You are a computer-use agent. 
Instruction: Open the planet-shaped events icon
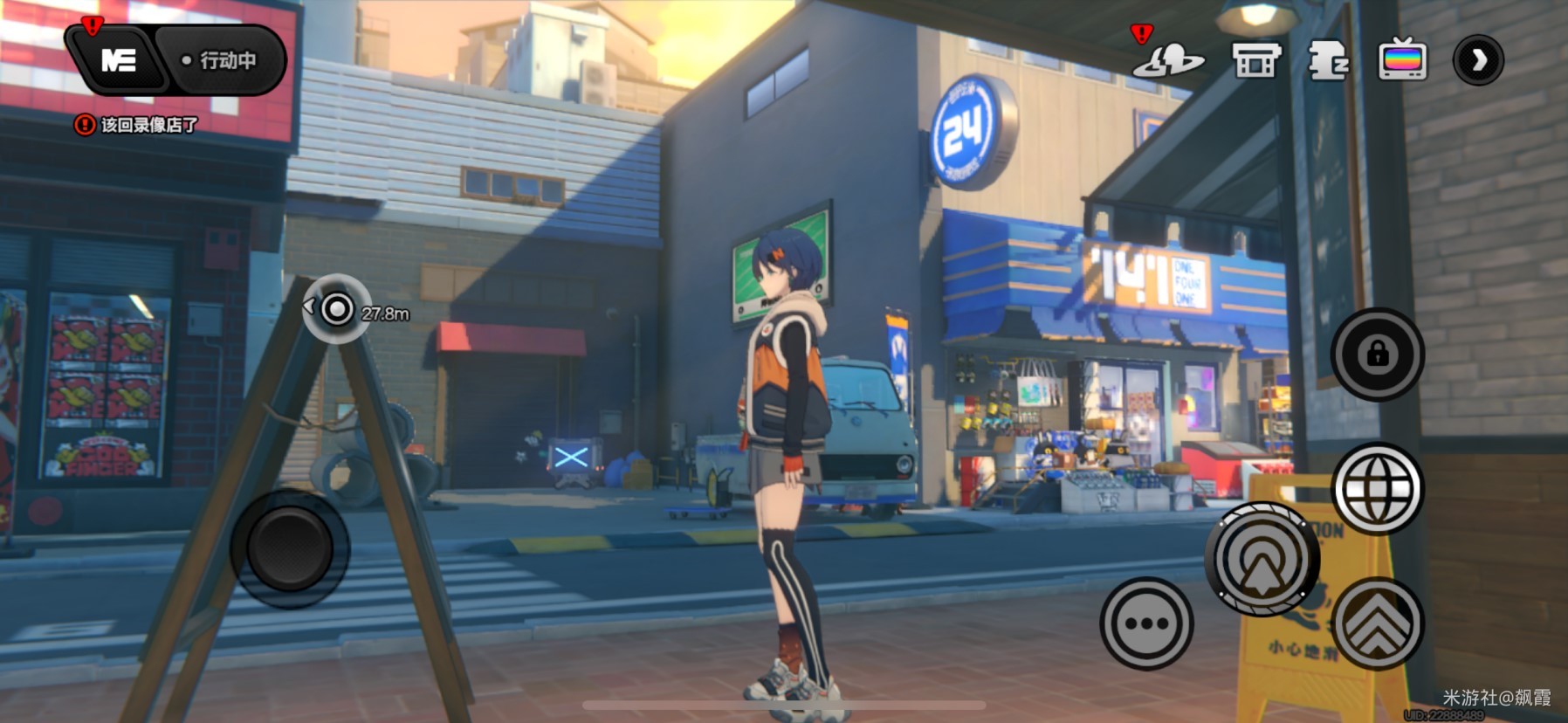(1168, 60)
